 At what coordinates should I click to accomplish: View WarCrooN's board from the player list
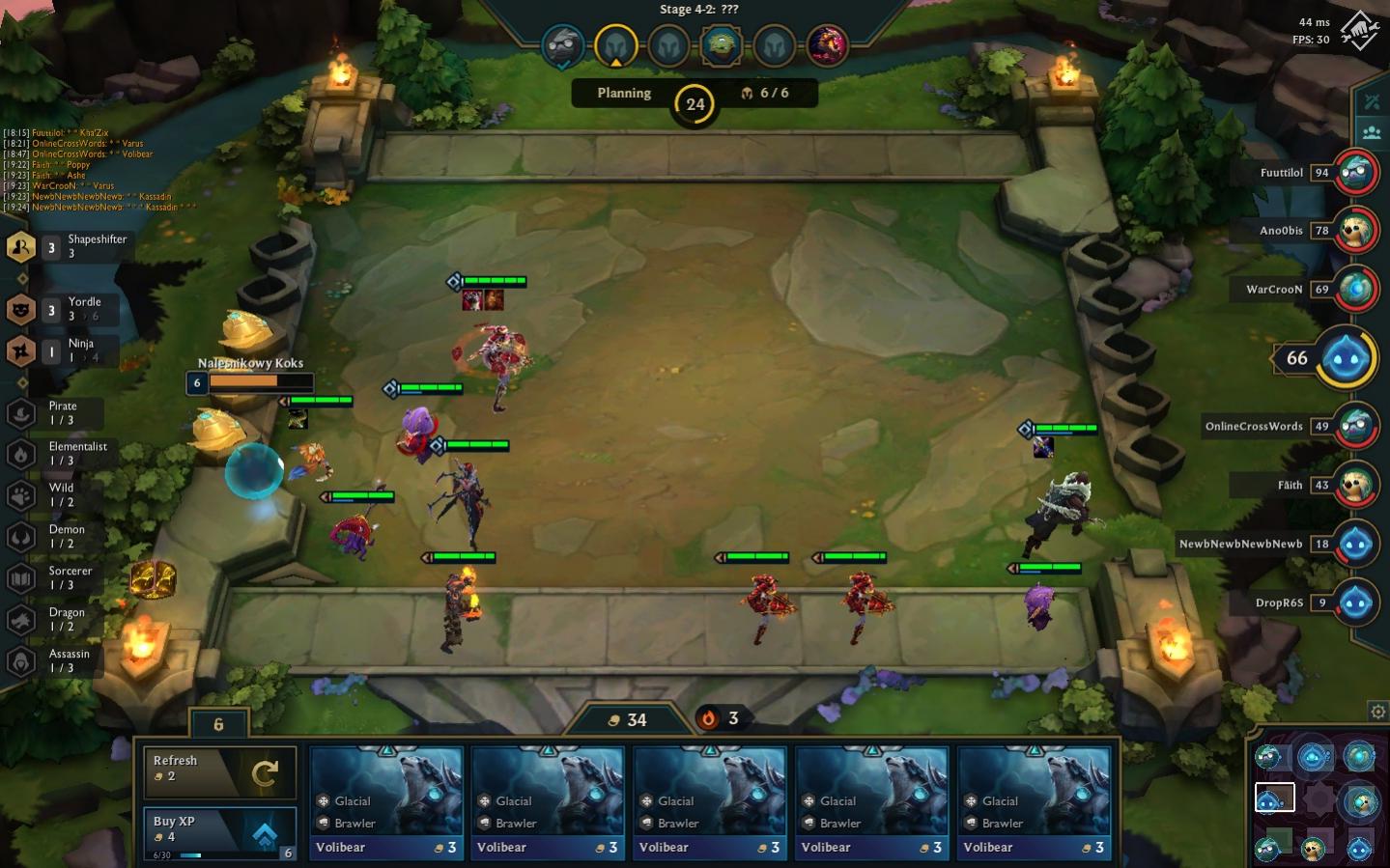(1355, 290)
